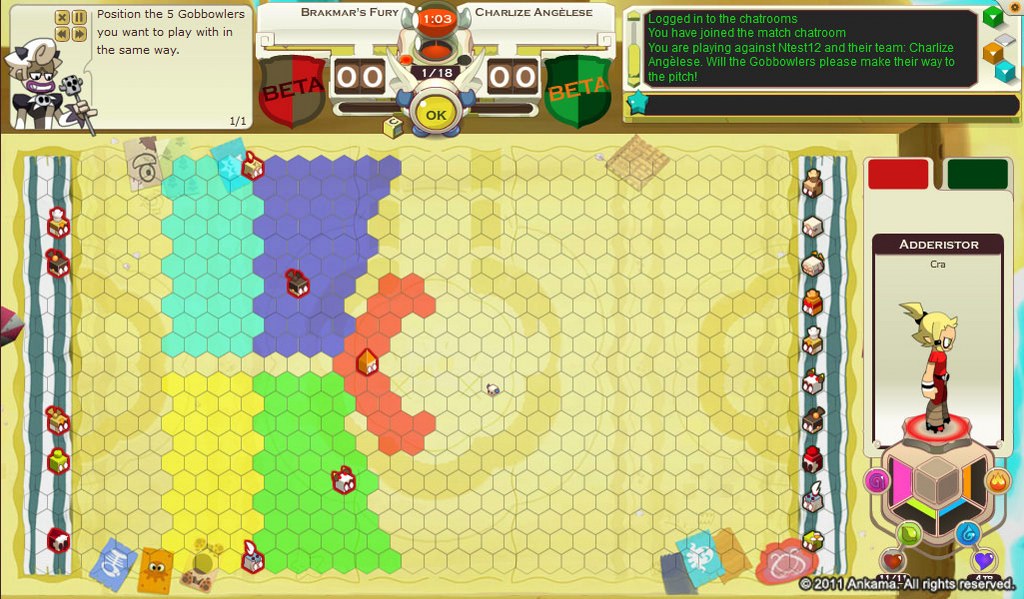The width and height of the screenshot is (1024, 599).
Task: Switch to the red team tab
Action: point(898,173)
